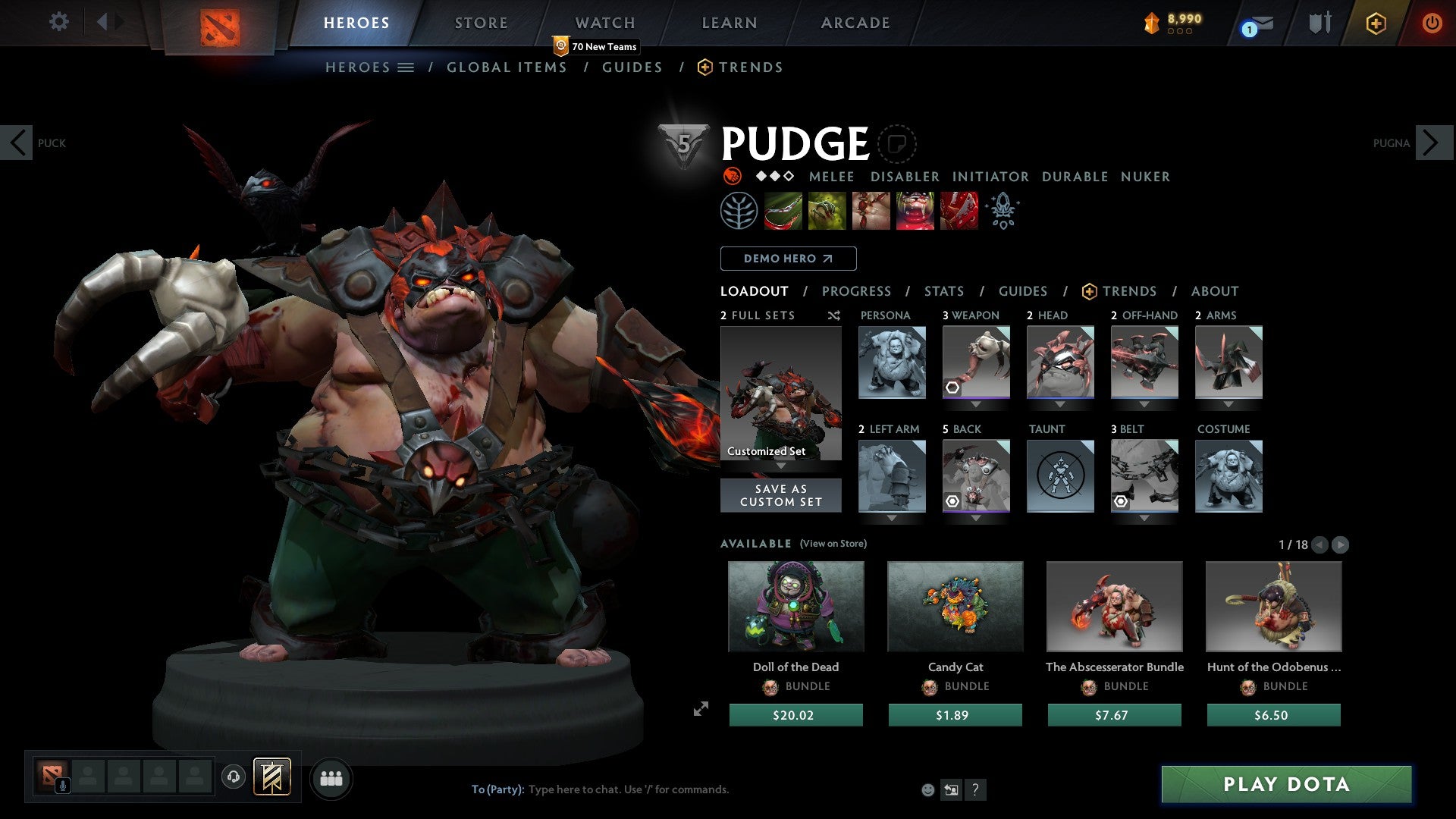Shuffle the full sets with the crossed-arrows icon
This screenshot has height=819, width=1456.
[x=833, y=315]
